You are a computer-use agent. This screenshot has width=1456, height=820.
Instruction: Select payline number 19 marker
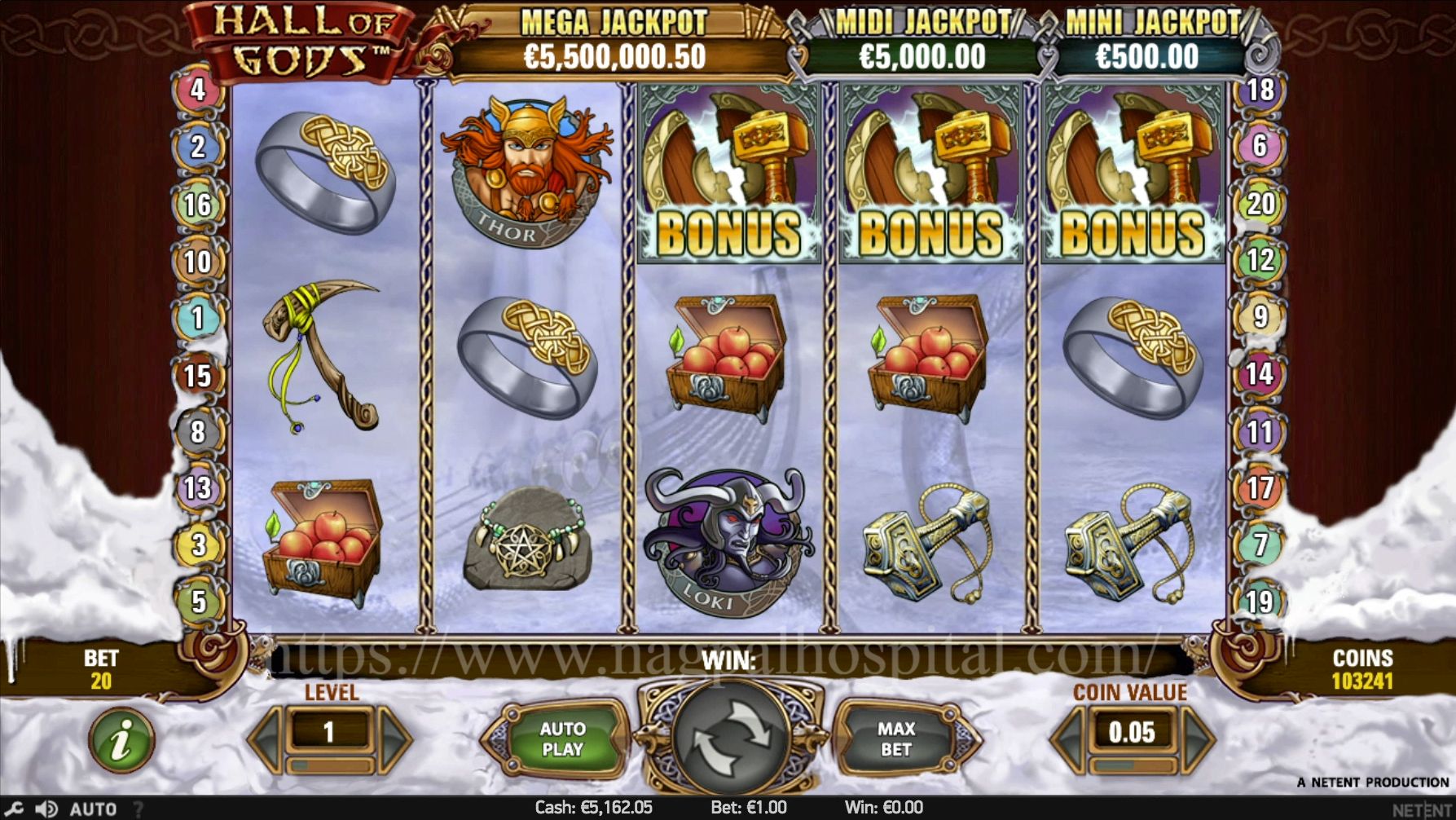click(x=1260, y=602)
